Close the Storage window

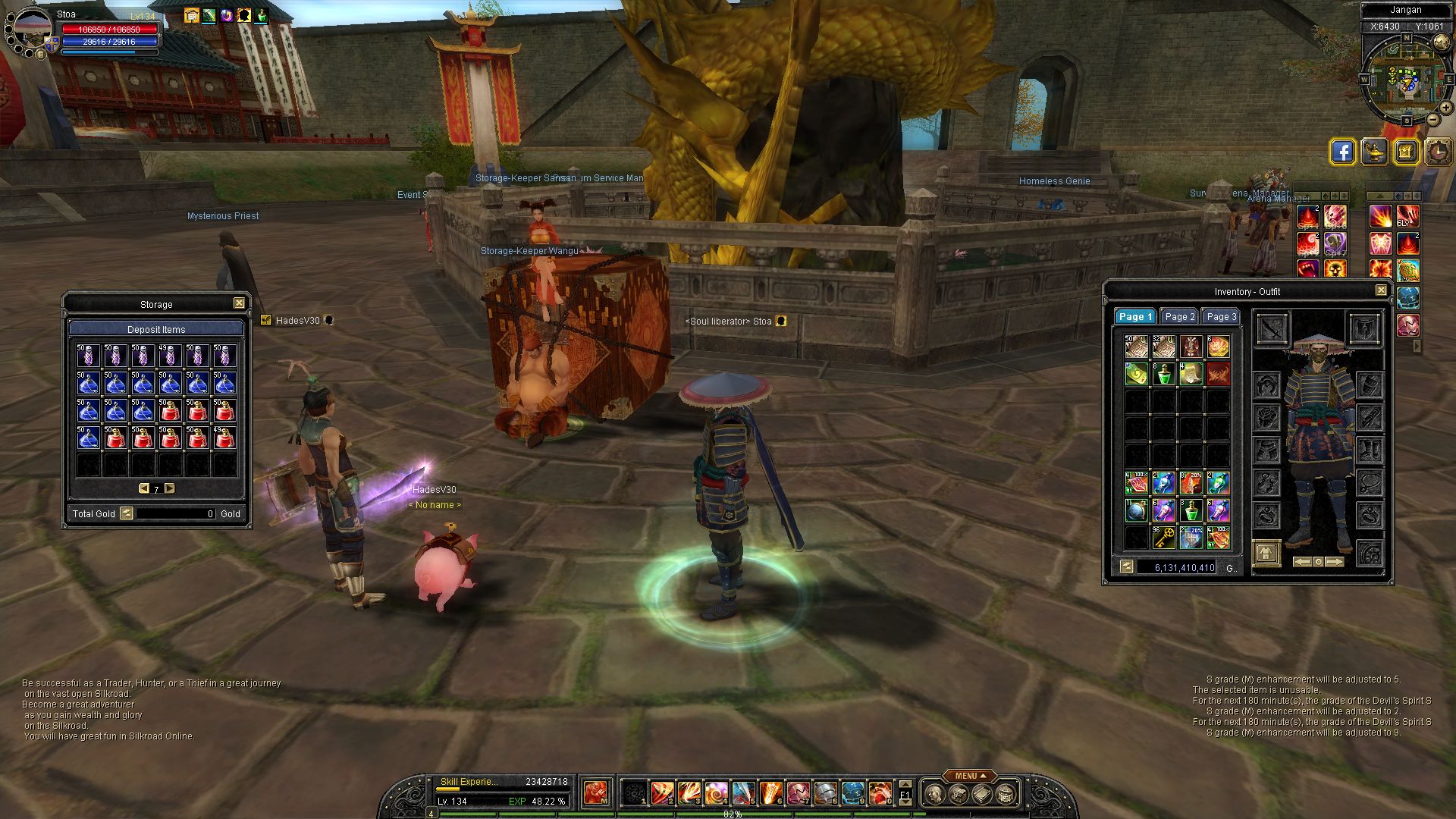[x=239, y=303]
